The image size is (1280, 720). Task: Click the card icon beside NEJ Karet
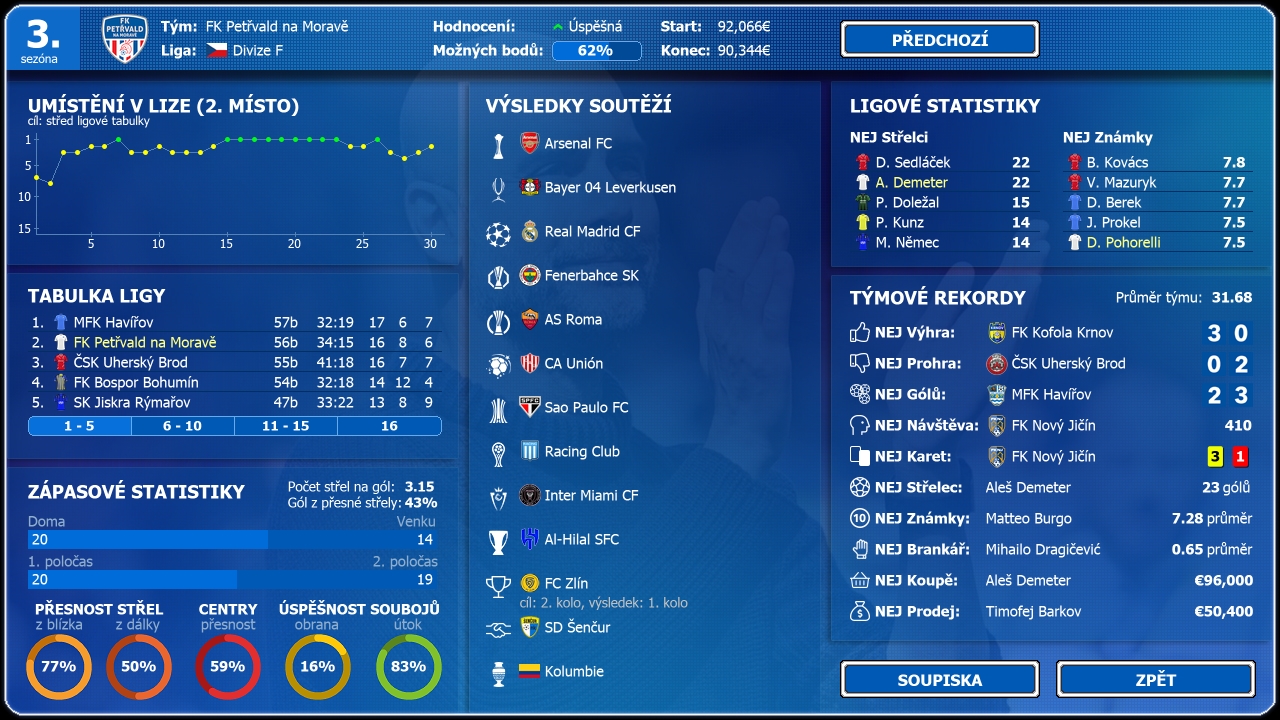tap(861, 455)
